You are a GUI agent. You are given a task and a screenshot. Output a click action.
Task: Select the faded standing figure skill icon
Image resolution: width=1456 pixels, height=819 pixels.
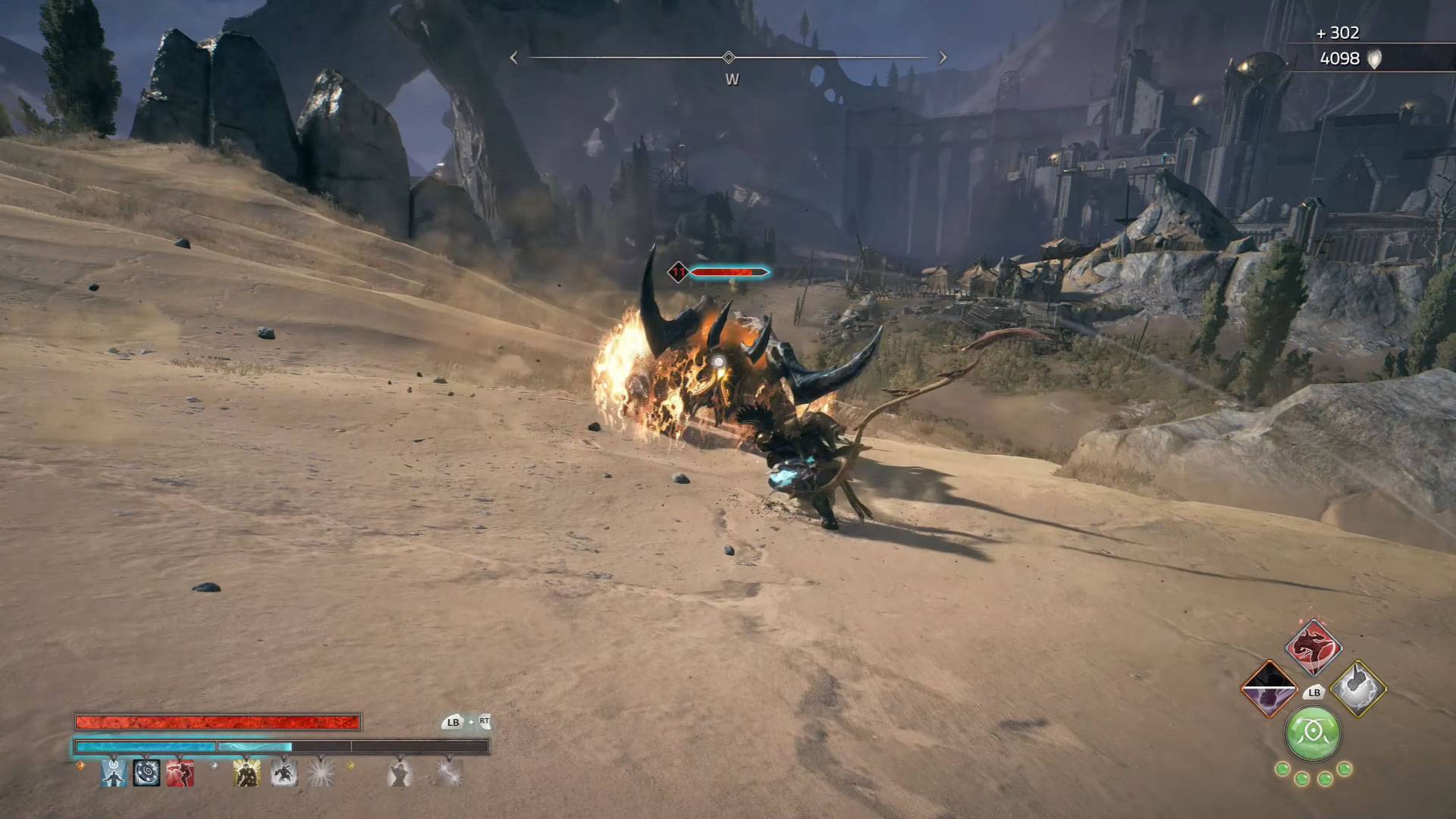(399, 773)
